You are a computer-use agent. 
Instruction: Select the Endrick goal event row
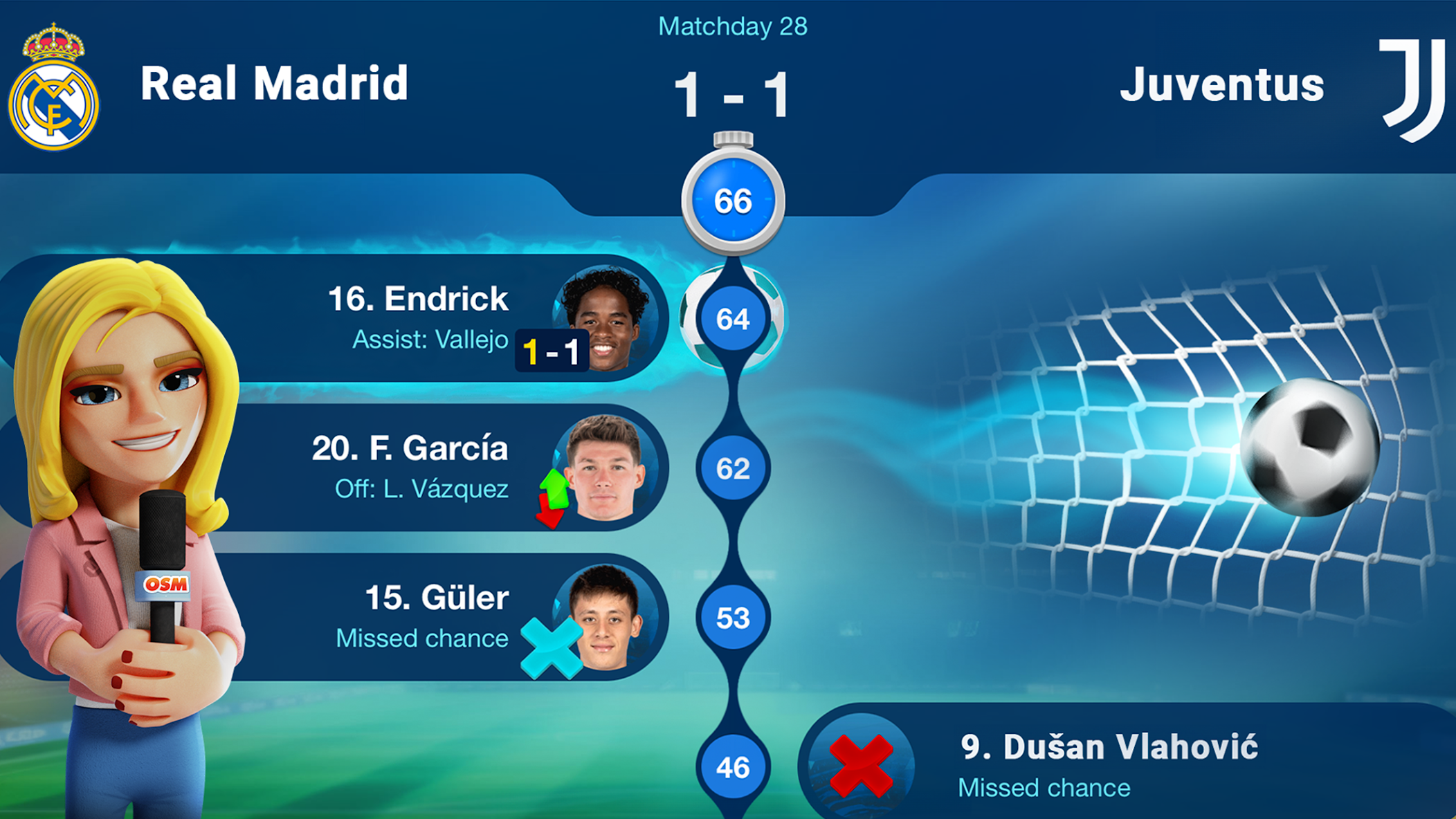tap(415, 318)
